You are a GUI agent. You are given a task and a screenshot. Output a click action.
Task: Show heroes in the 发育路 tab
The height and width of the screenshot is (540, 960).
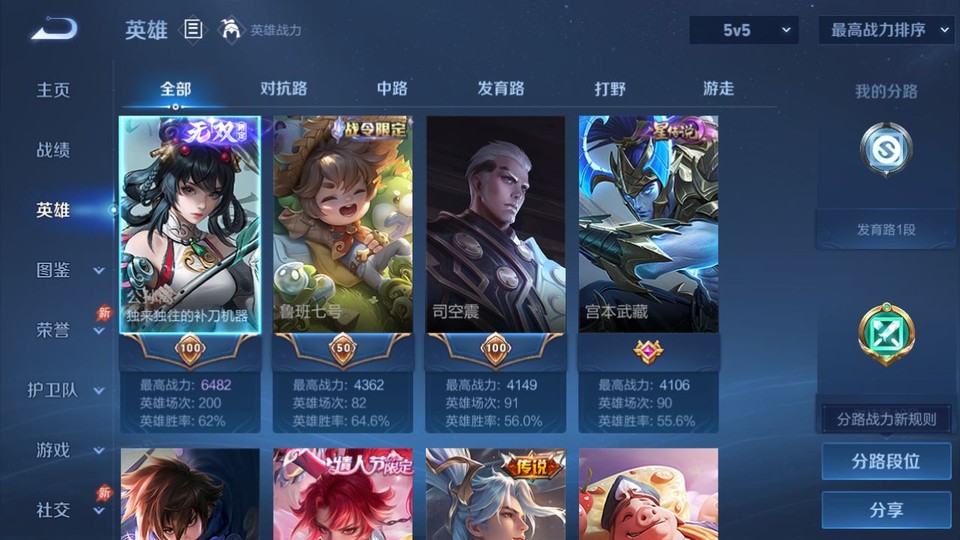501,89
